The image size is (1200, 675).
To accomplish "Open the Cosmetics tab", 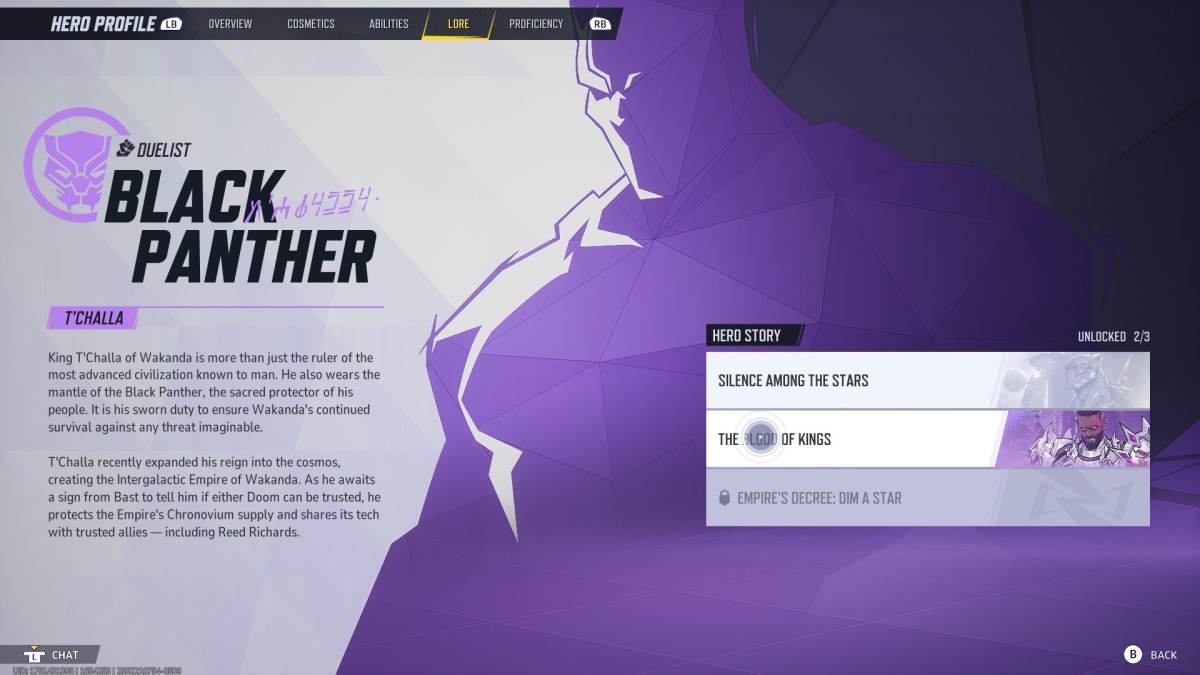I will click(x=311, y=24).
